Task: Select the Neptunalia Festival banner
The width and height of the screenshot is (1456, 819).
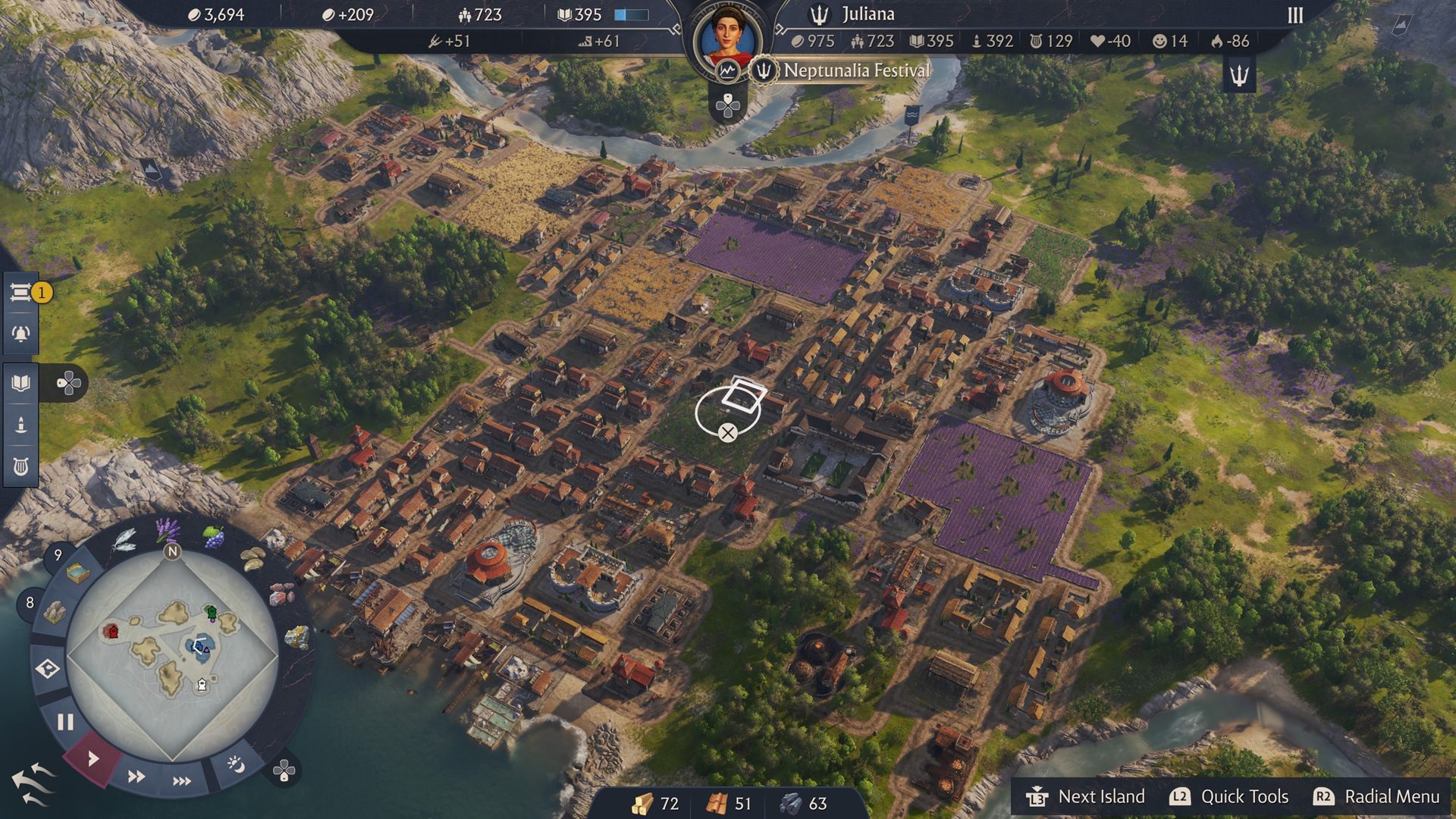Action: point(855,71)
